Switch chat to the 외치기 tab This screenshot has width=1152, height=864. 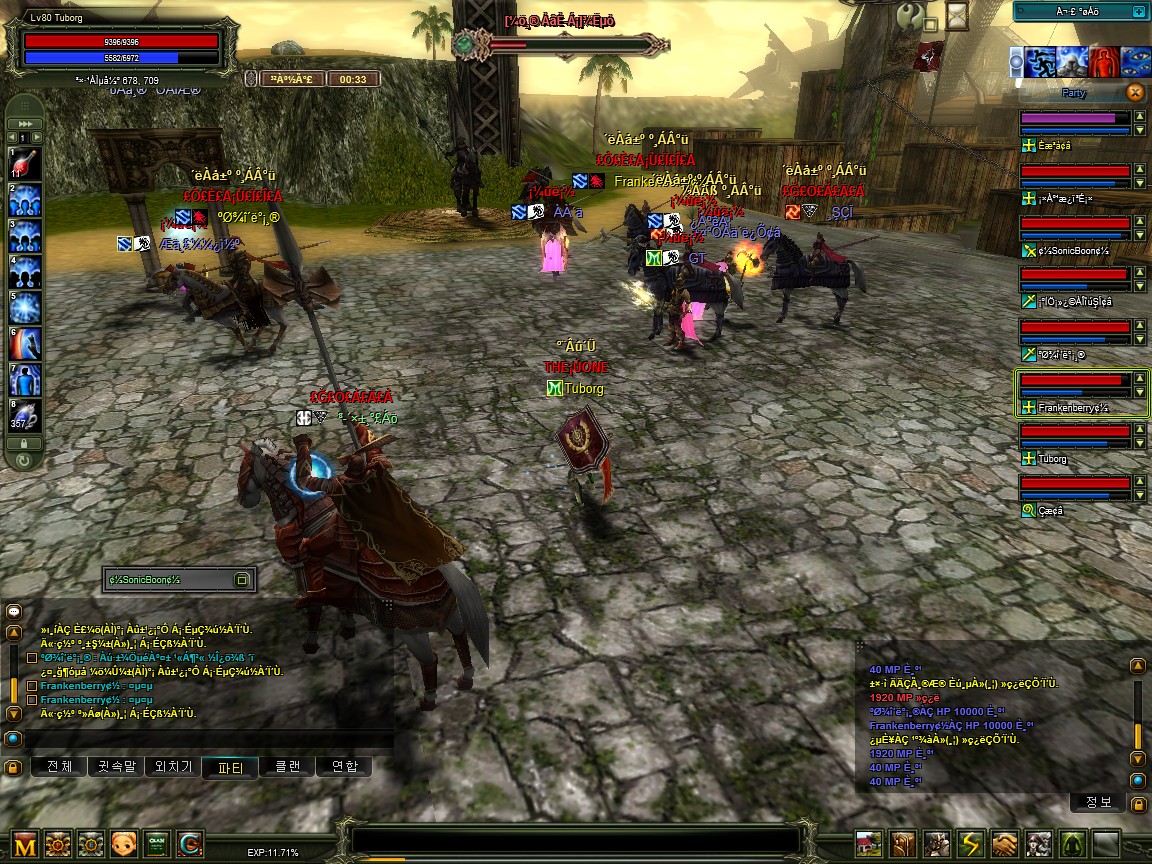coord(173,767)
